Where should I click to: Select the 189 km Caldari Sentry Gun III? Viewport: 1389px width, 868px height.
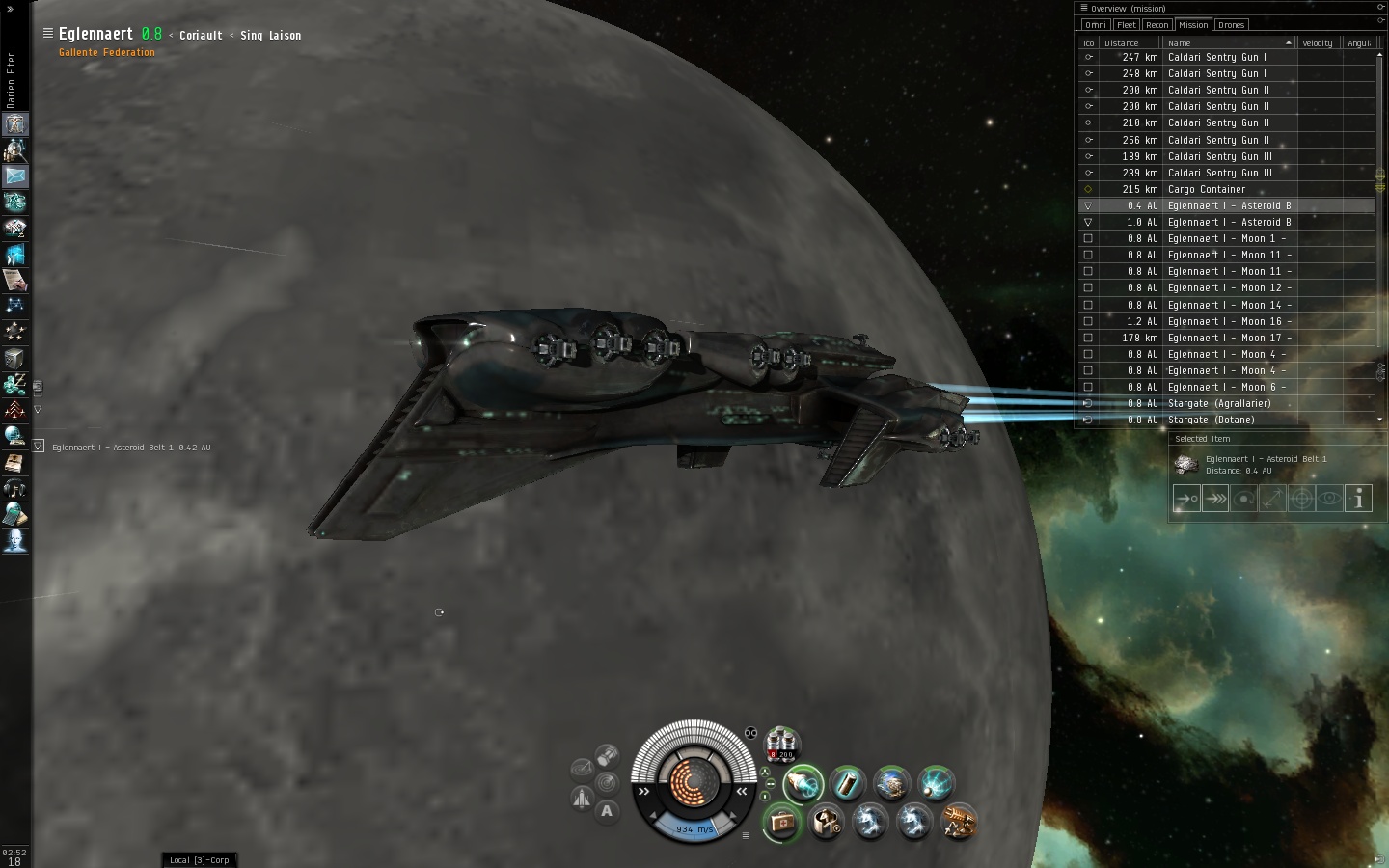[x=1219, y=156]
